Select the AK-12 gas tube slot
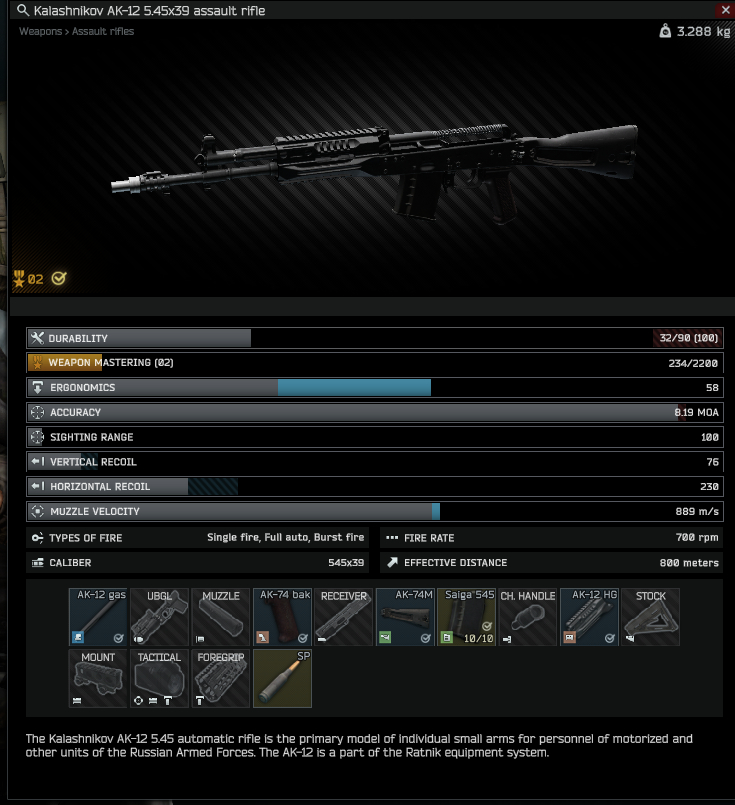 tap(99, 617)
